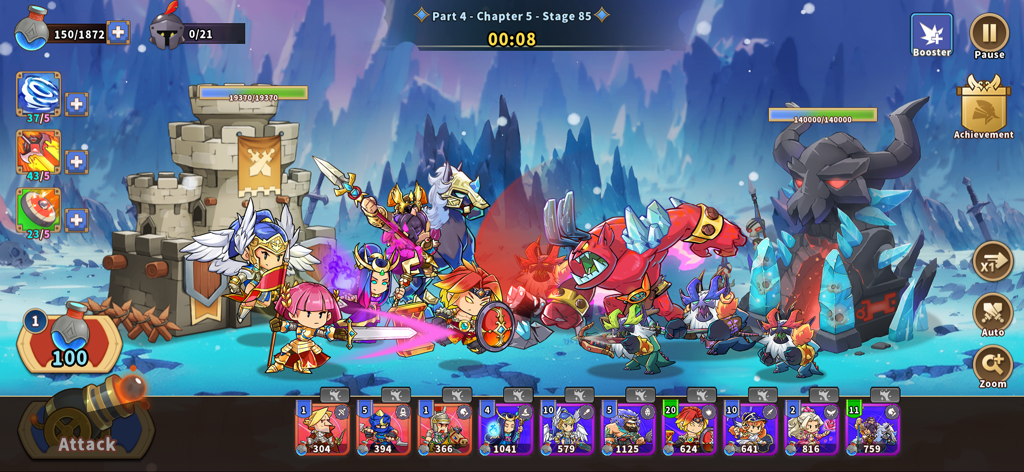Viewport: 1024px width, 472px height.
Task: Click the Zoom magnifier button
Action: [992, 366]
